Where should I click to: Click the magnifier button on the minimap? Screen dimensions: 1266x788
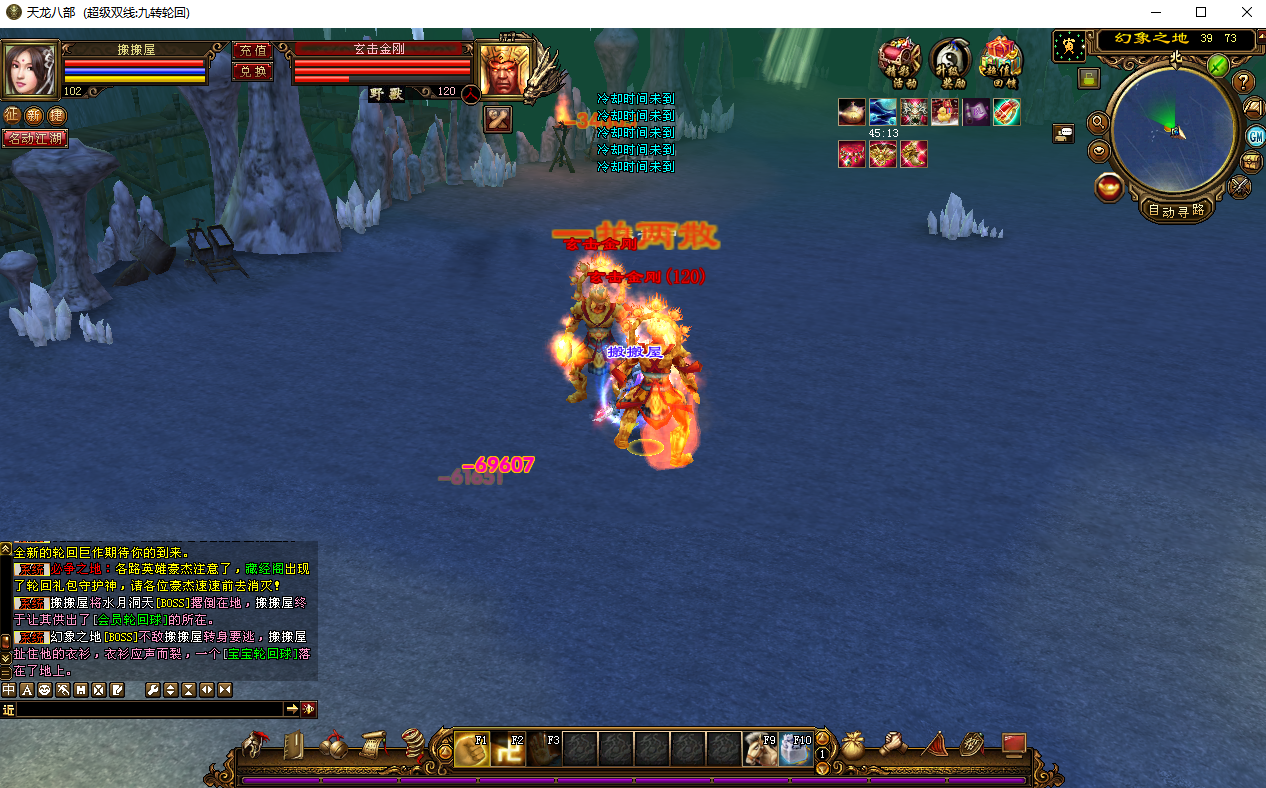[1098, 122]
